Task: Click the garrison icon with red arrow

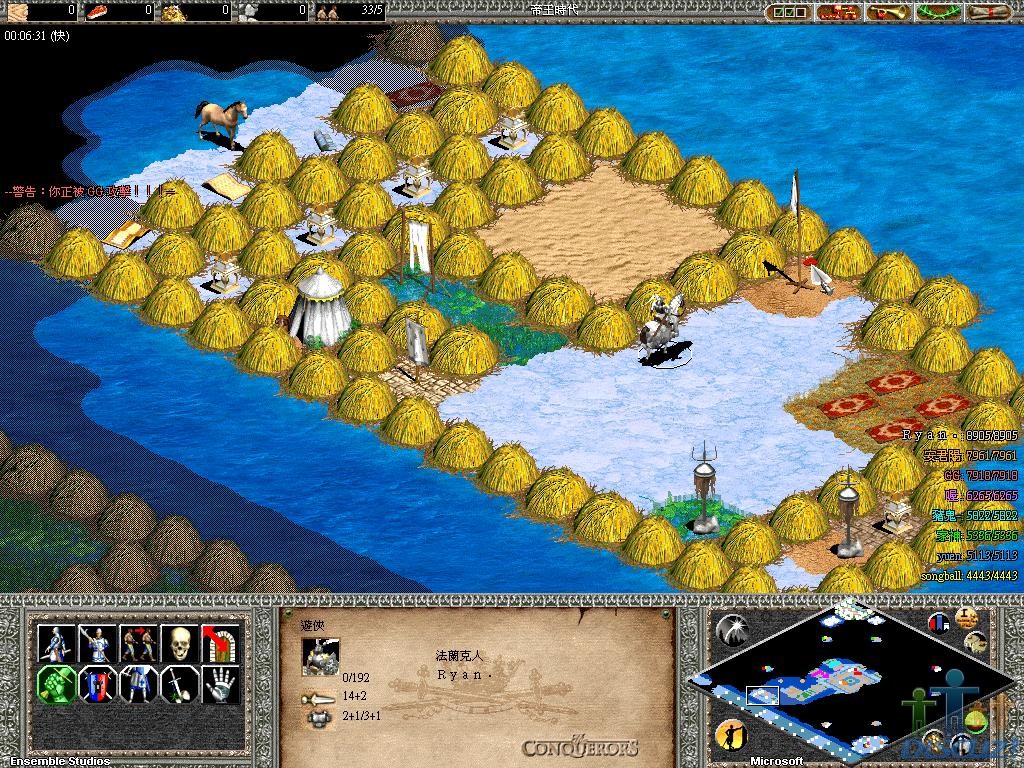Action: pyautogui.click(x=220, y=643)
